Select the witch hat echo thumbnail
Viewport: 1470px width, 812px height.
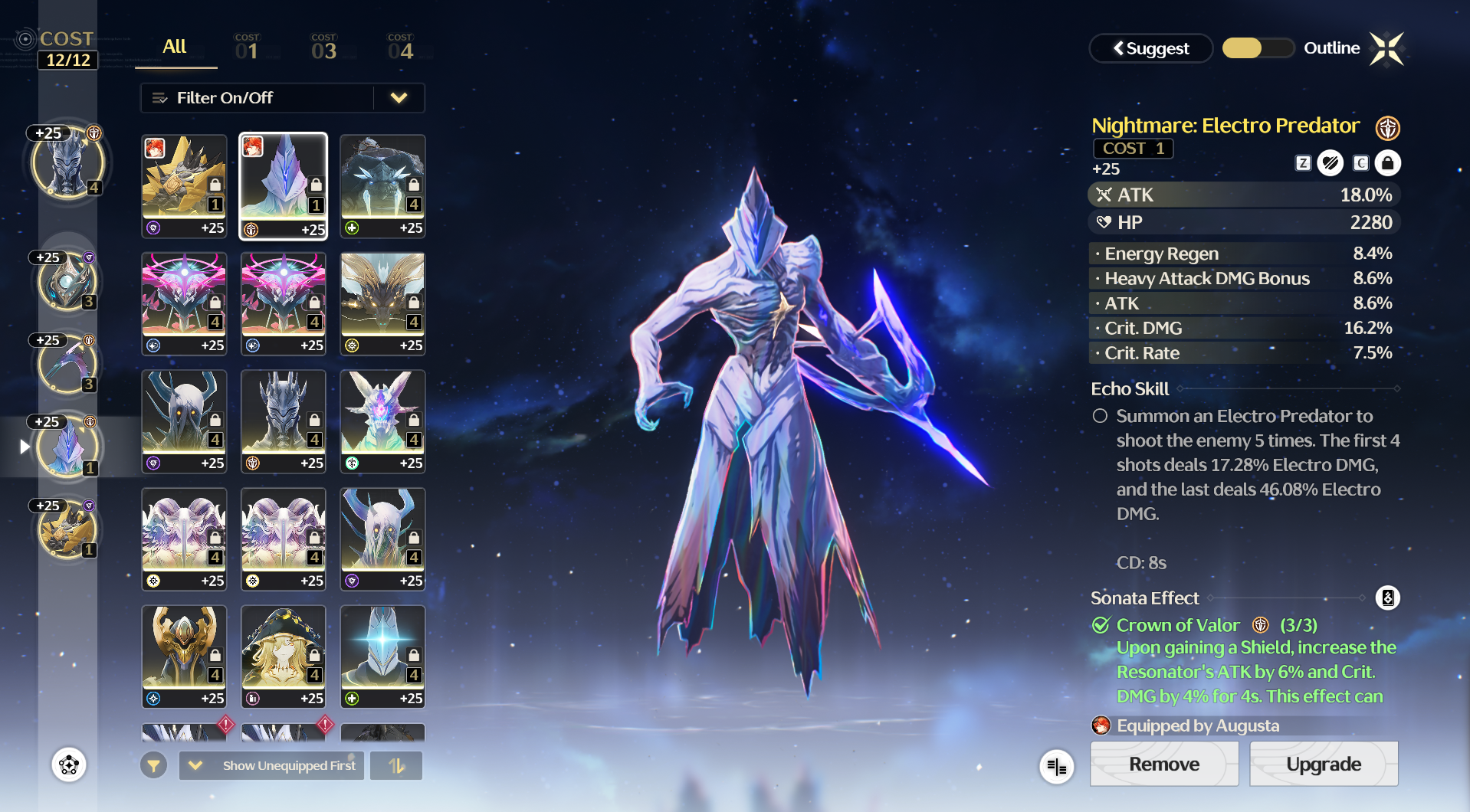click(284, 656)
